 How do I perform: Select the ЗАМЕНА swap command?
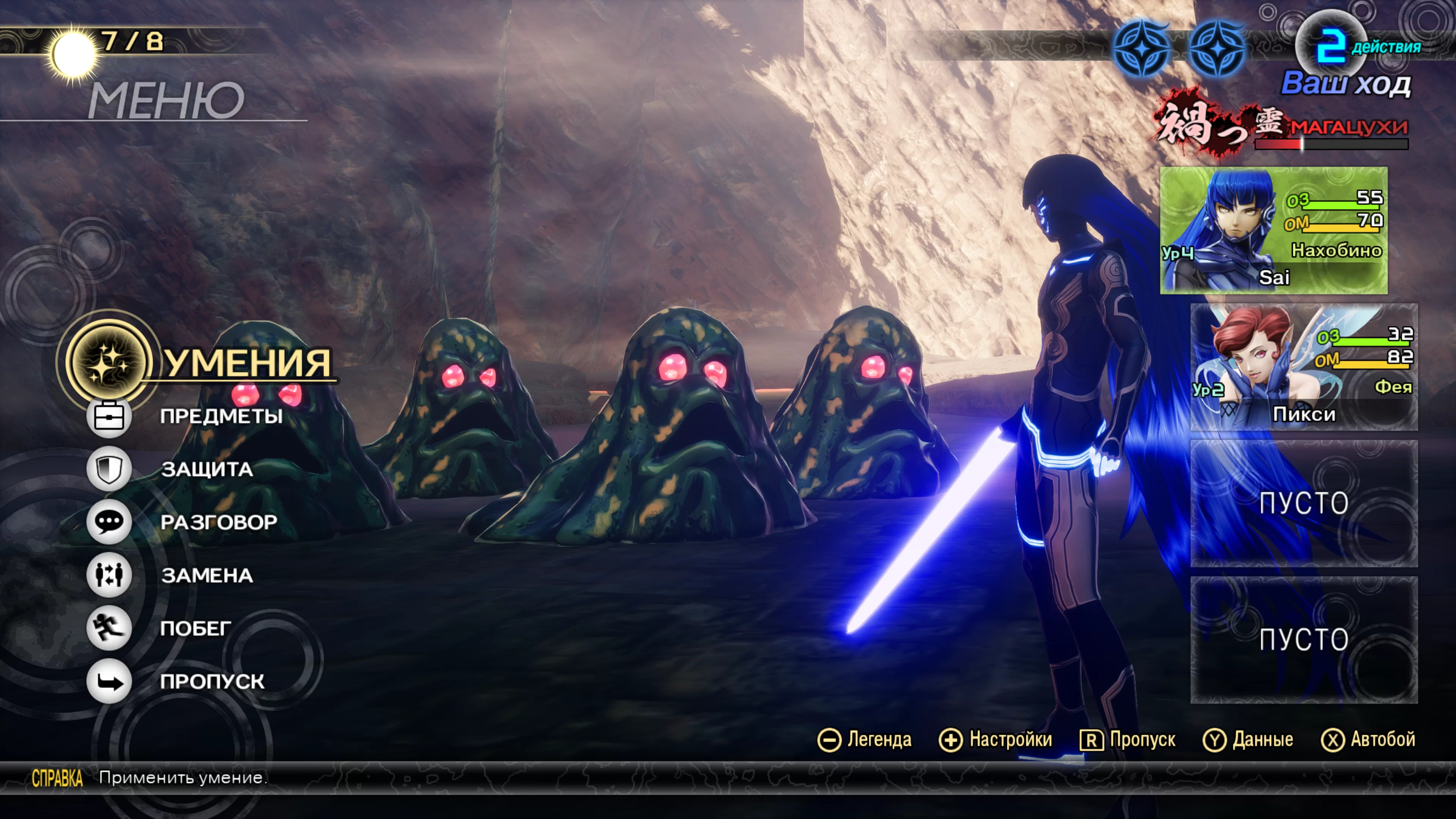[207, 576]
